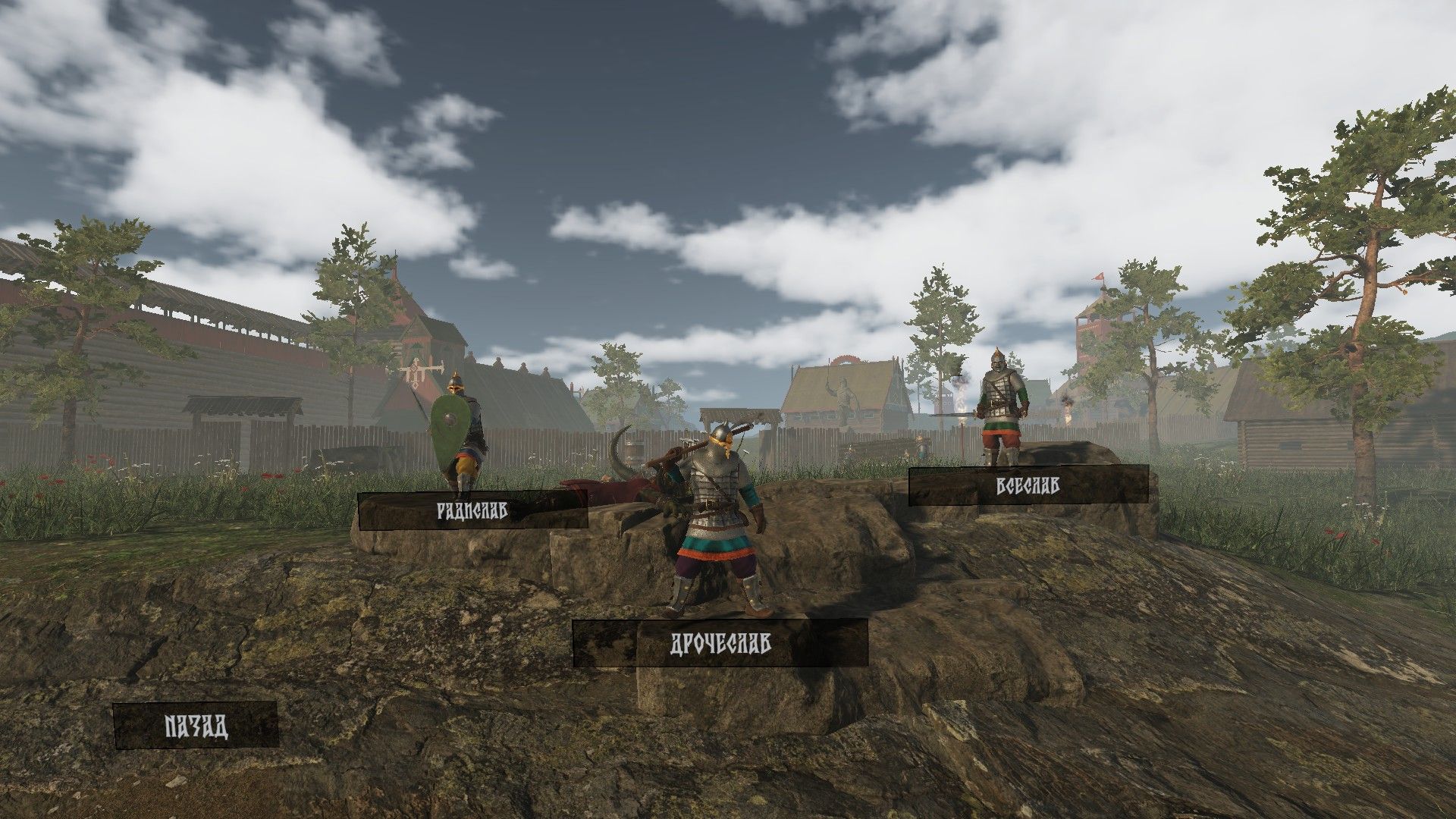
Task: Pick the warrior named Всеслав
Action: [x=1028, y=486]
